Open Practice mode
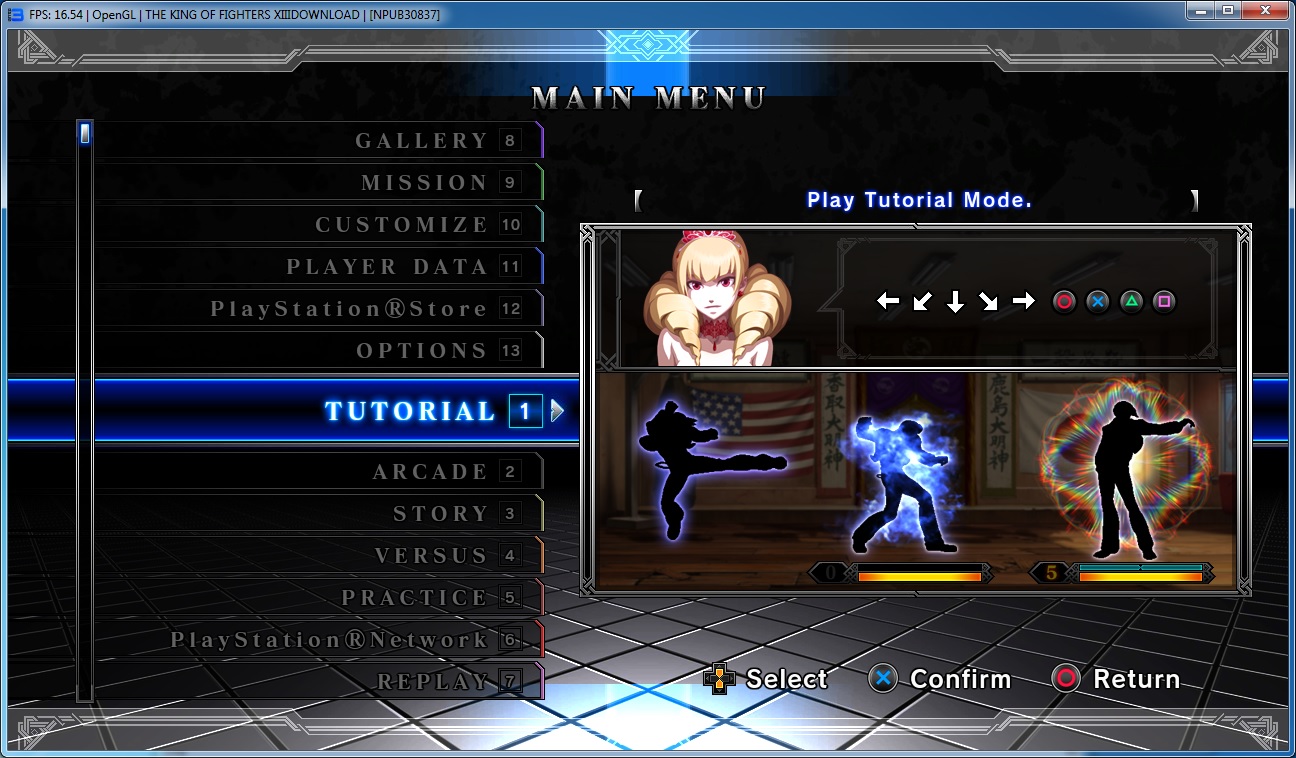Viewport: 1296px width, 758px height. 414,598
